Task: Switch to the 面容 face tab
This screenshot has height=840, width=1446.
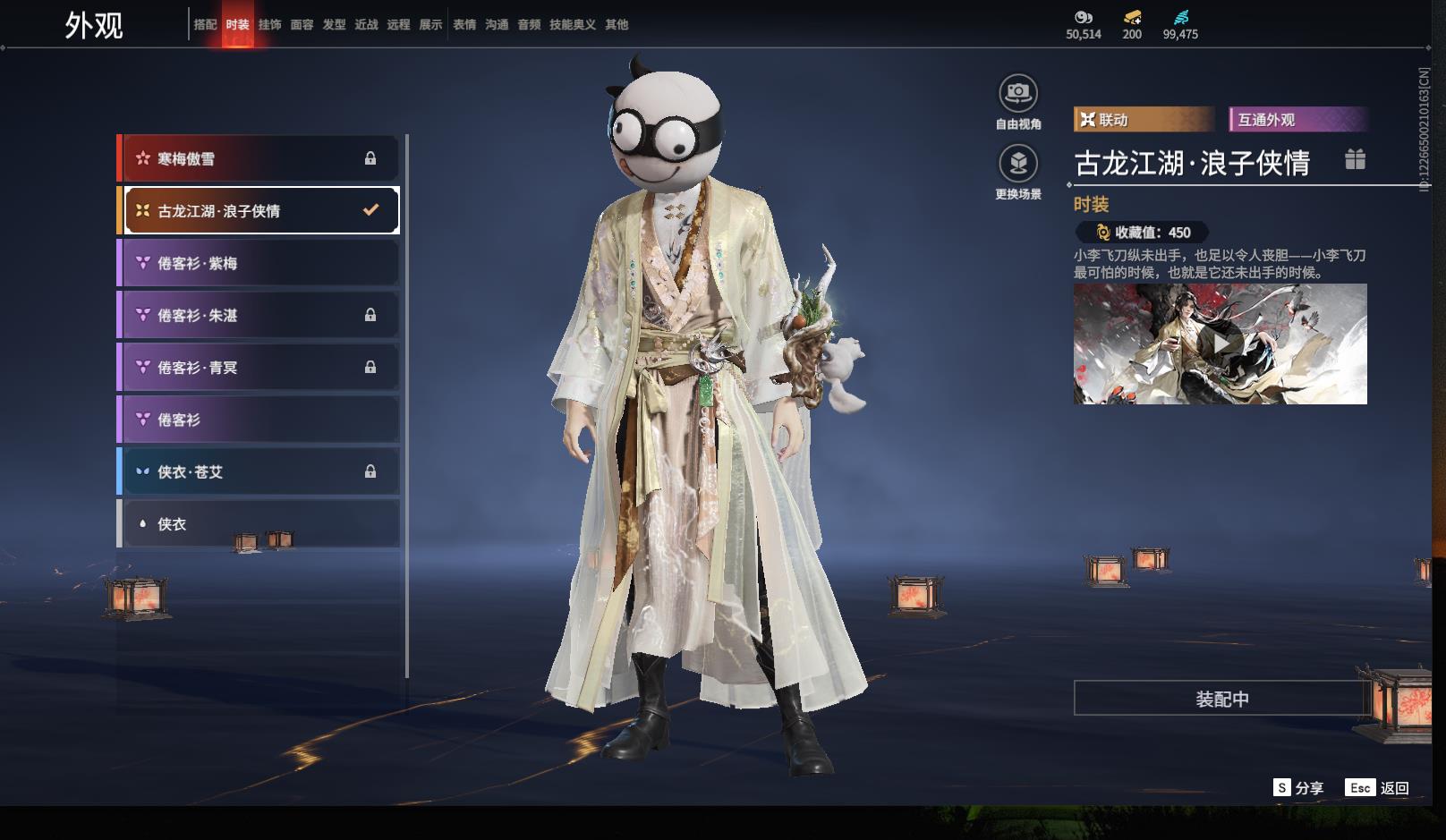Action: pos(302,25)
